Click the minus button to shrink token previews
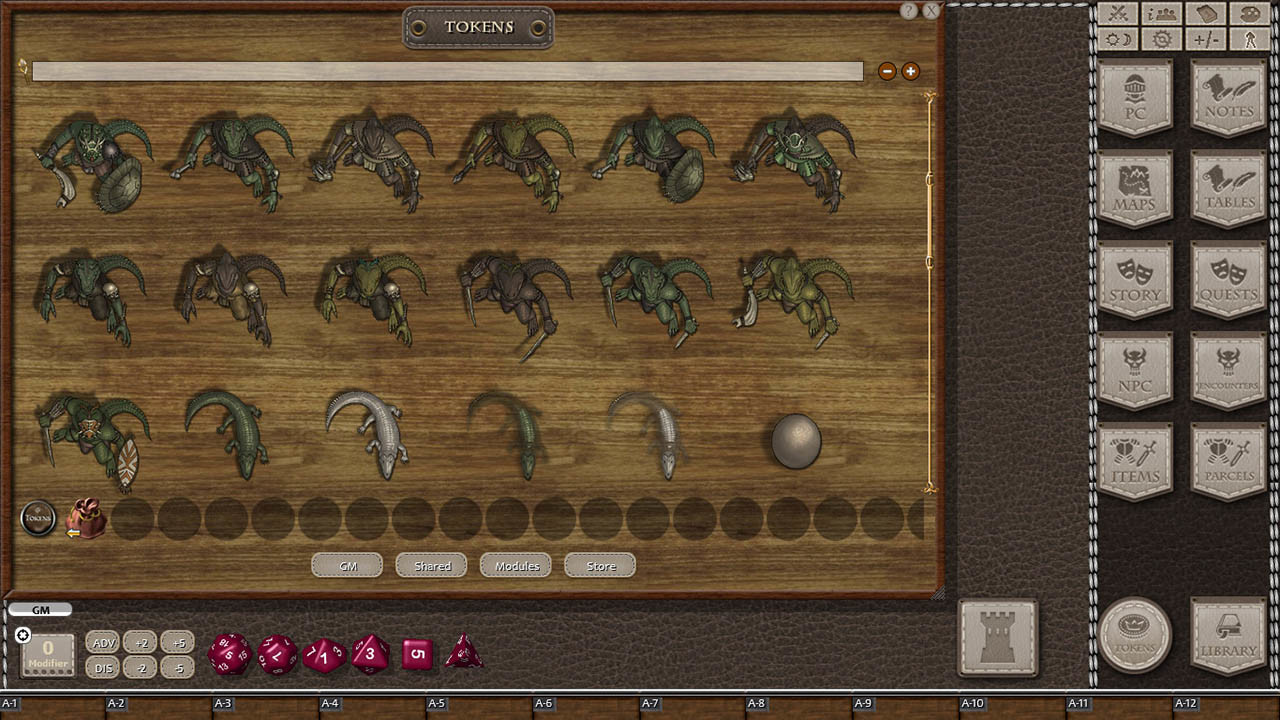Viewport: 1280px width, 720px height. pyautogui.click(x=886, y=71)
